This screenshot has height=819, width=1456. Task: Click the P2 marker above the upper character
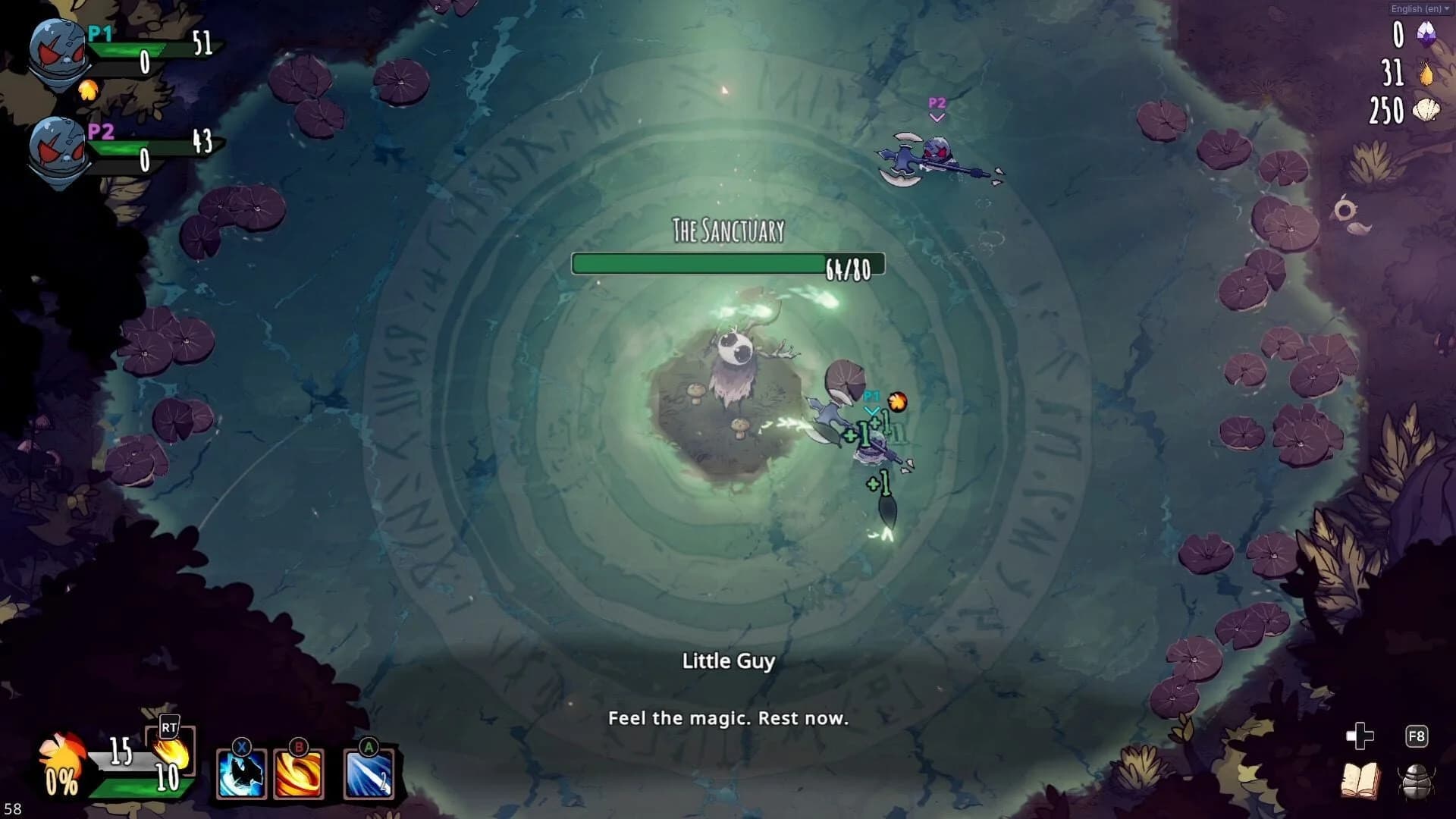click(937, 103)
